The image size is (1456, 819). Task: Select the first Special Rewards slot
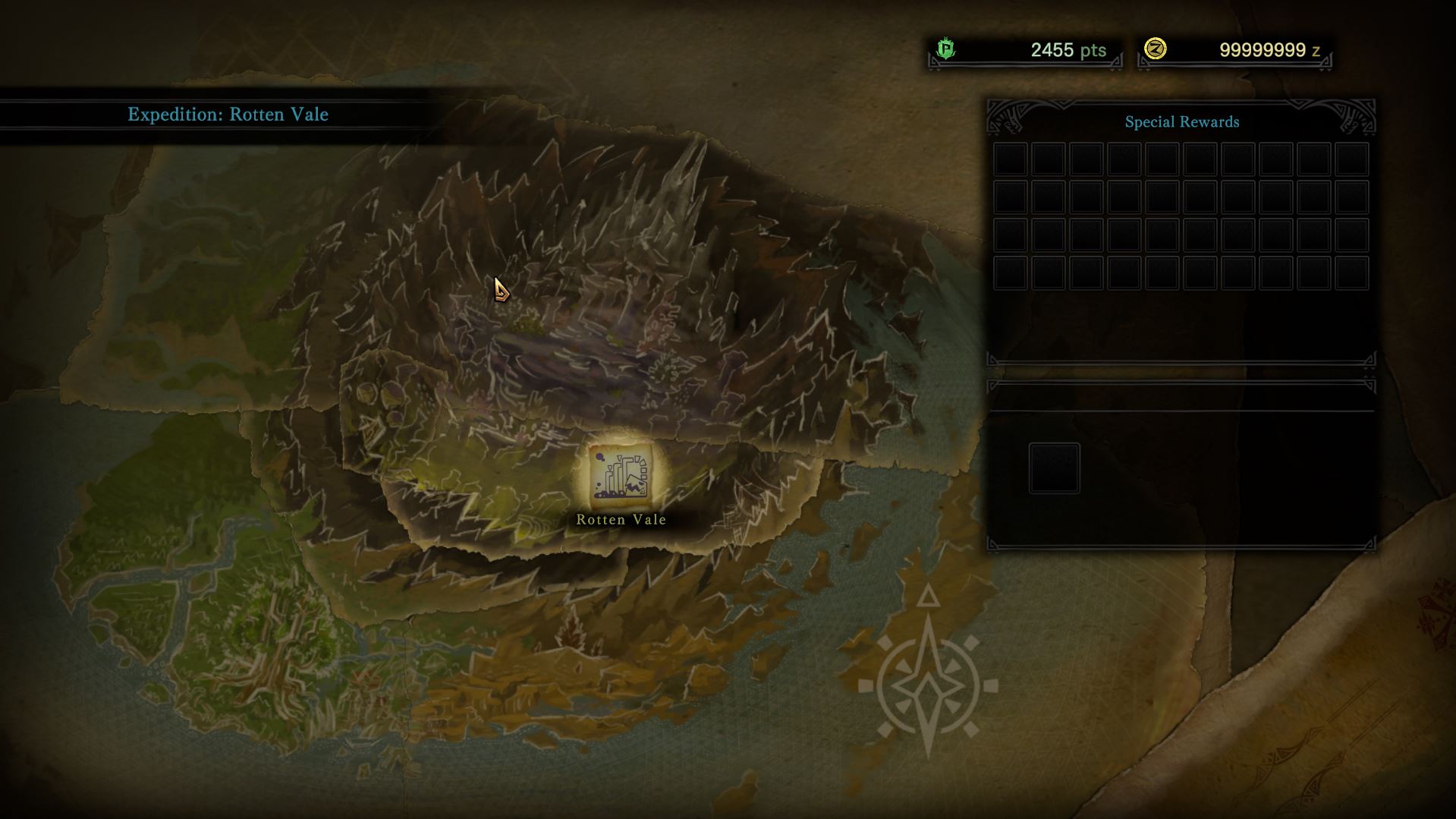1009,159
